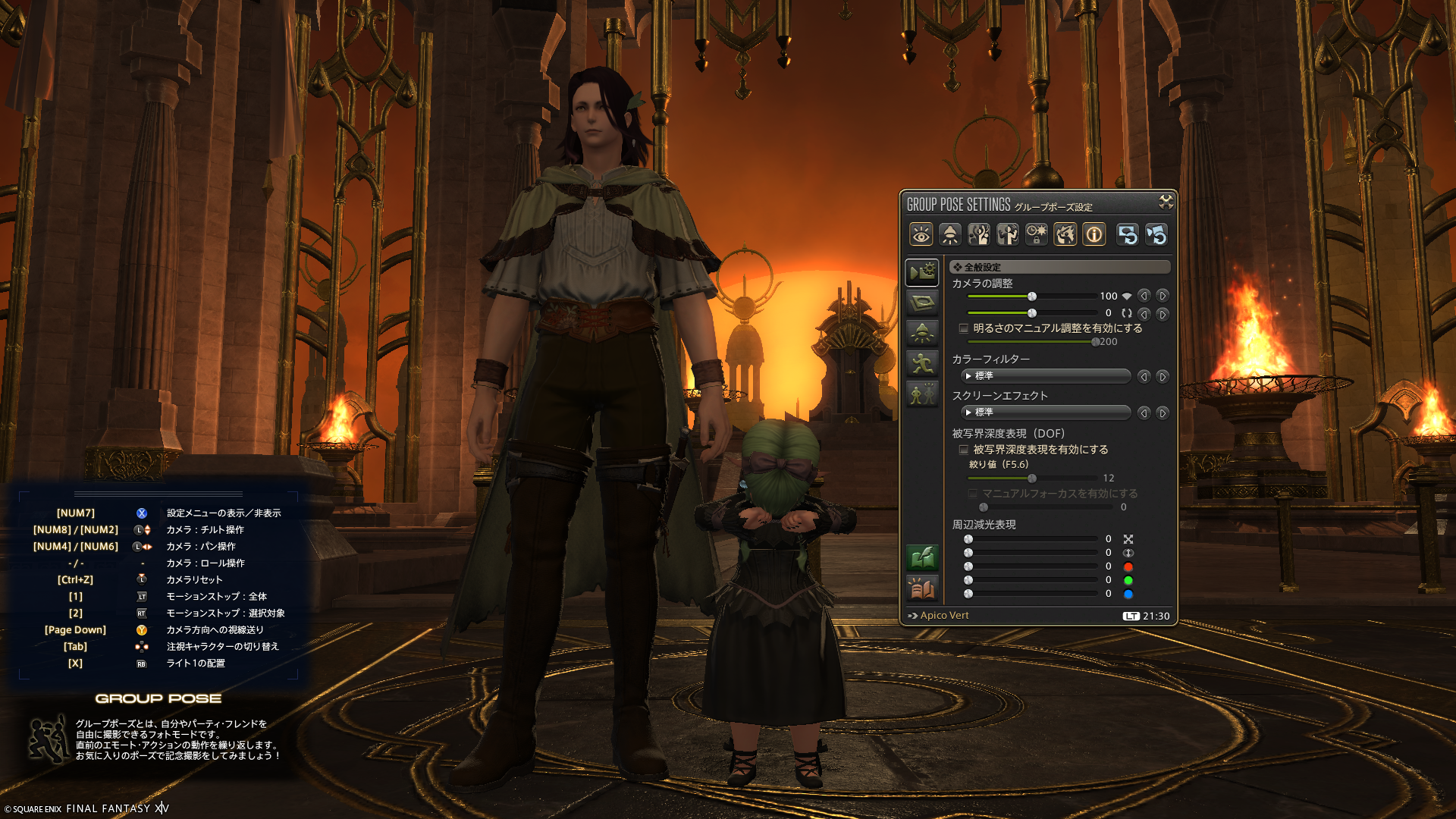Adjust the camera roll slider at value 0

(x=1032, y=313)
